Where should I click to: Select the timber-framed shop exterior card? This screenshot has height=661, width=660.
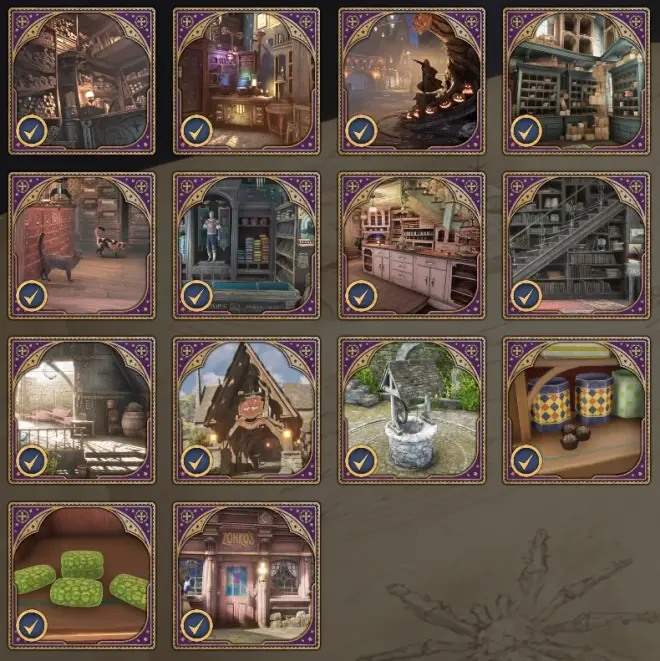coord(246,410)
